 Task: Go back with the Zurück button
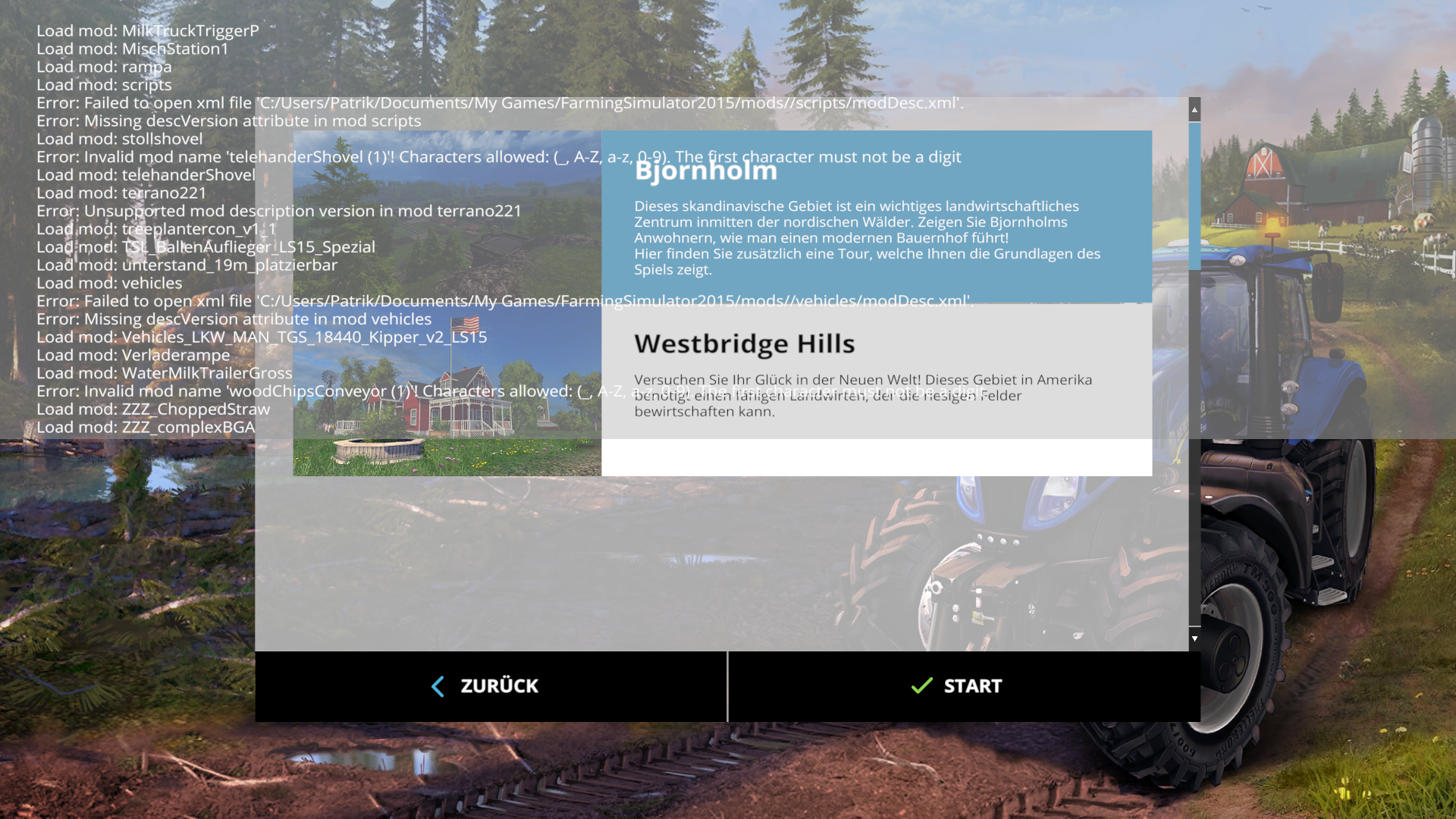pyautogui.click(x=491, y=686)
